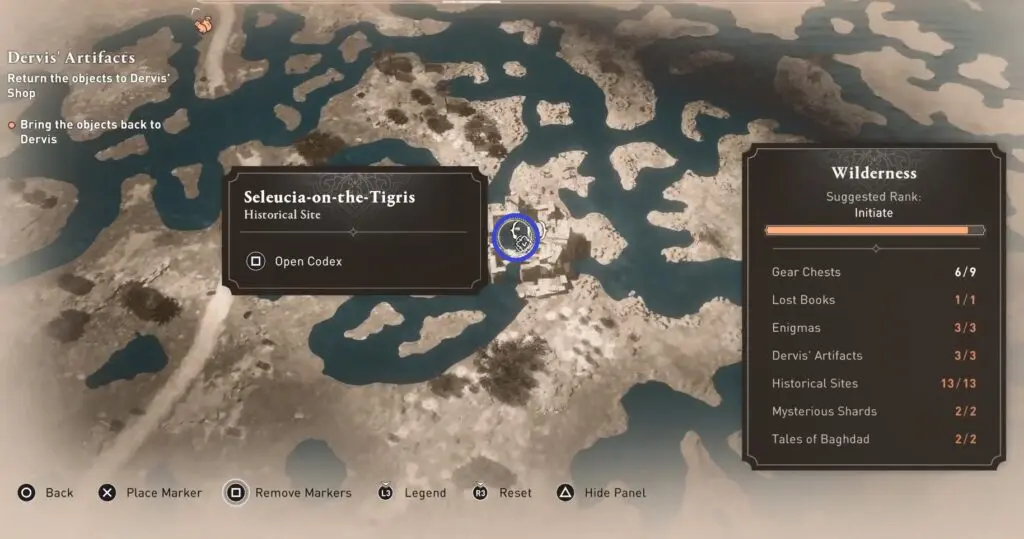Activate the Remove Markers option
This screenshot has height=539, width=1024.
(x=288, y=493)
